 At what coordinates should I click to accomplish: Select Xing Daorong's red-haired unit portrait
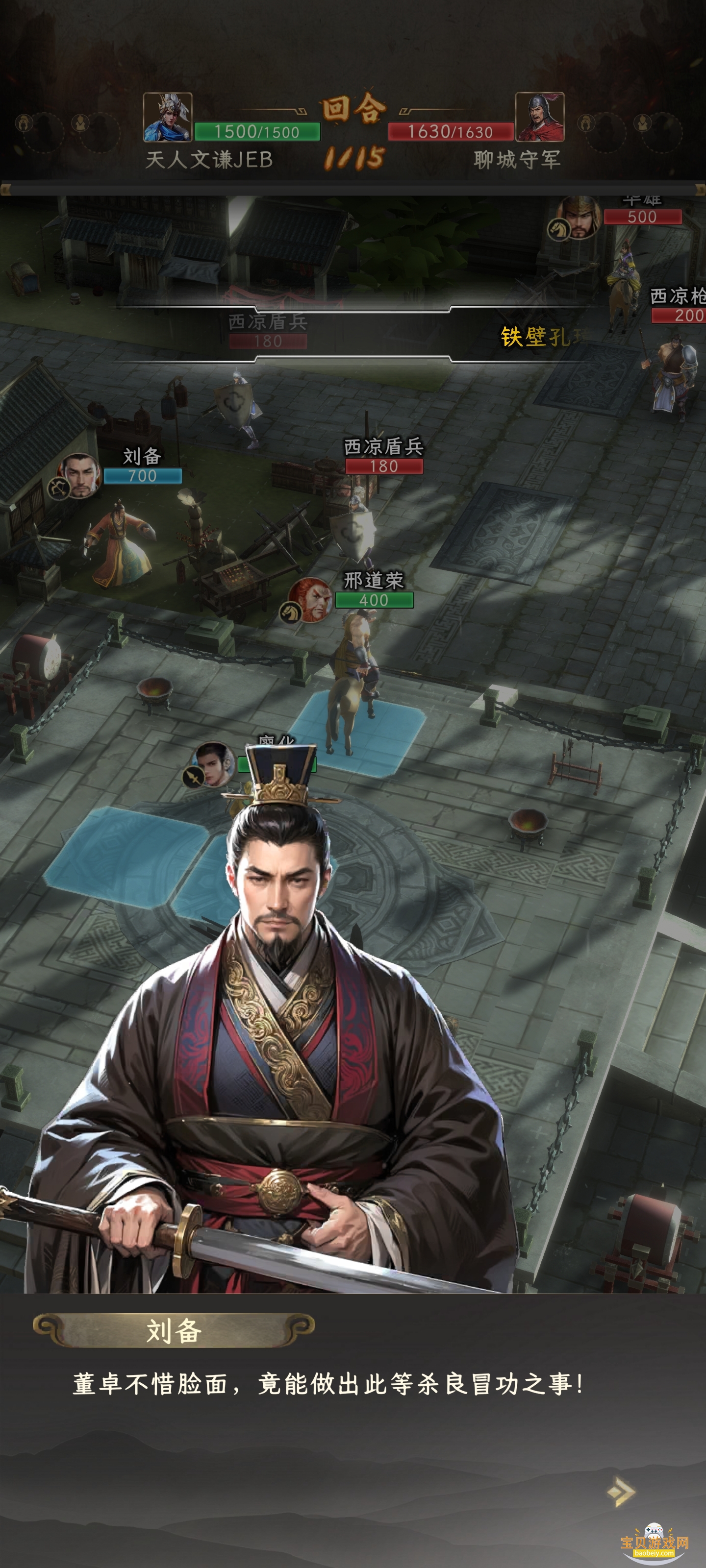coord(311,600)
